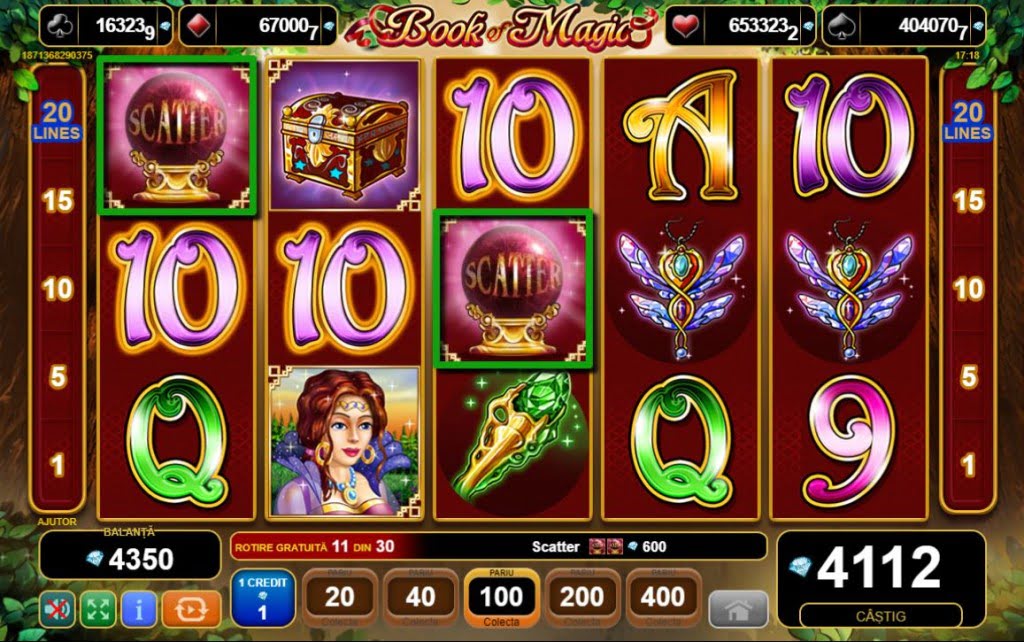
Task: Toggle the muted sound speaker button
Action: 57,608
